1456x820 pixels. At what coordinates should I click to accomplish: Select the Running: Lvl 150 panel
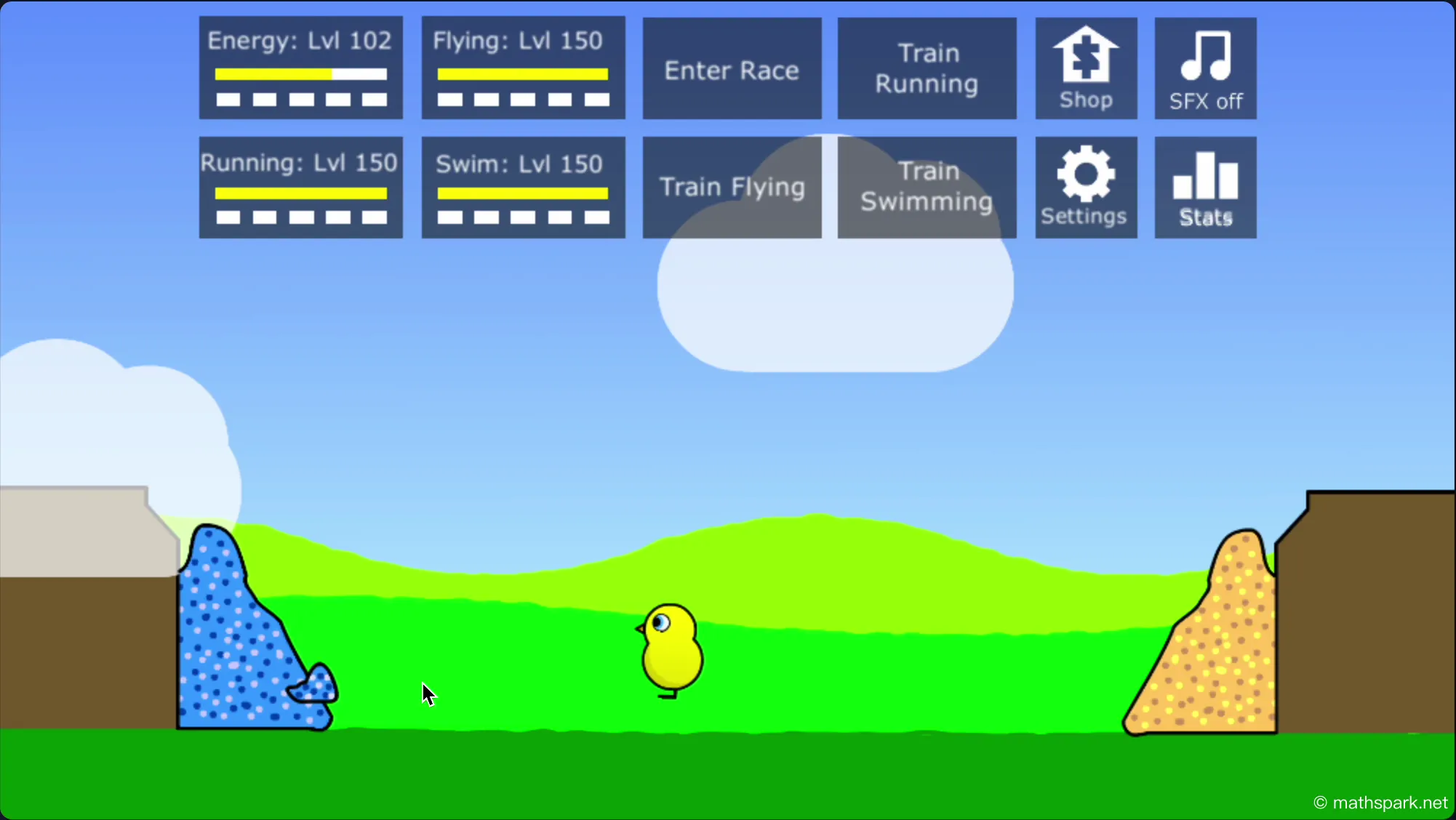point(300,187)
